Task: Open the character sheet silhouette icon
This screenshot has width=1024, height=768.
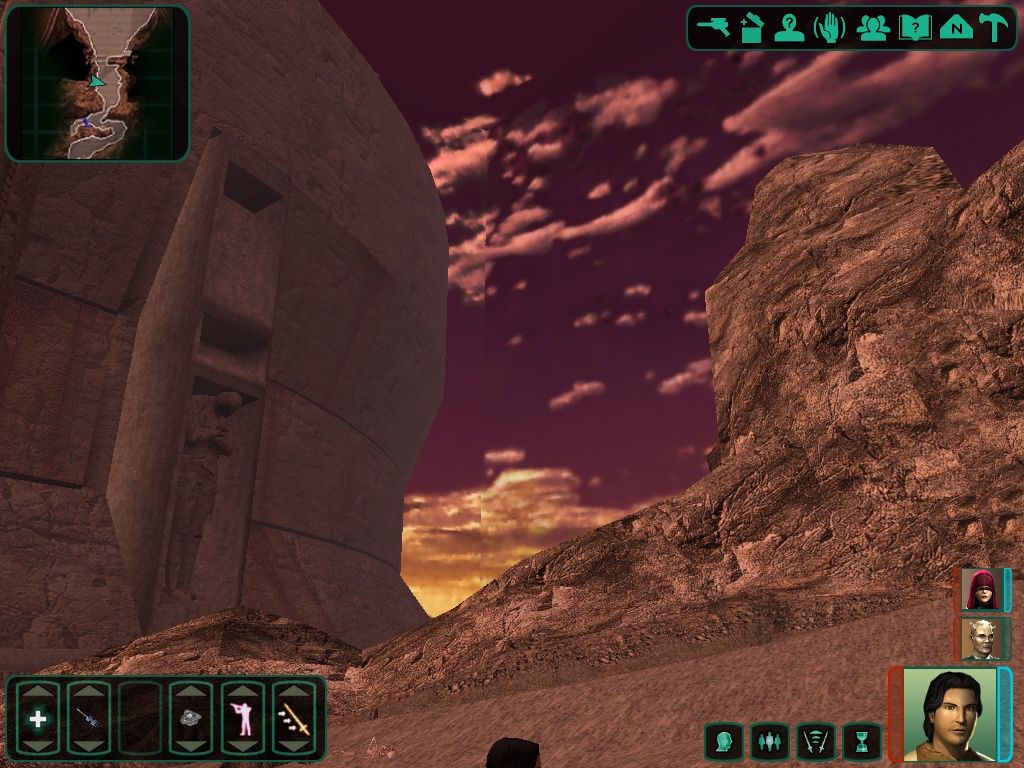Action: [x=789, y=28]
